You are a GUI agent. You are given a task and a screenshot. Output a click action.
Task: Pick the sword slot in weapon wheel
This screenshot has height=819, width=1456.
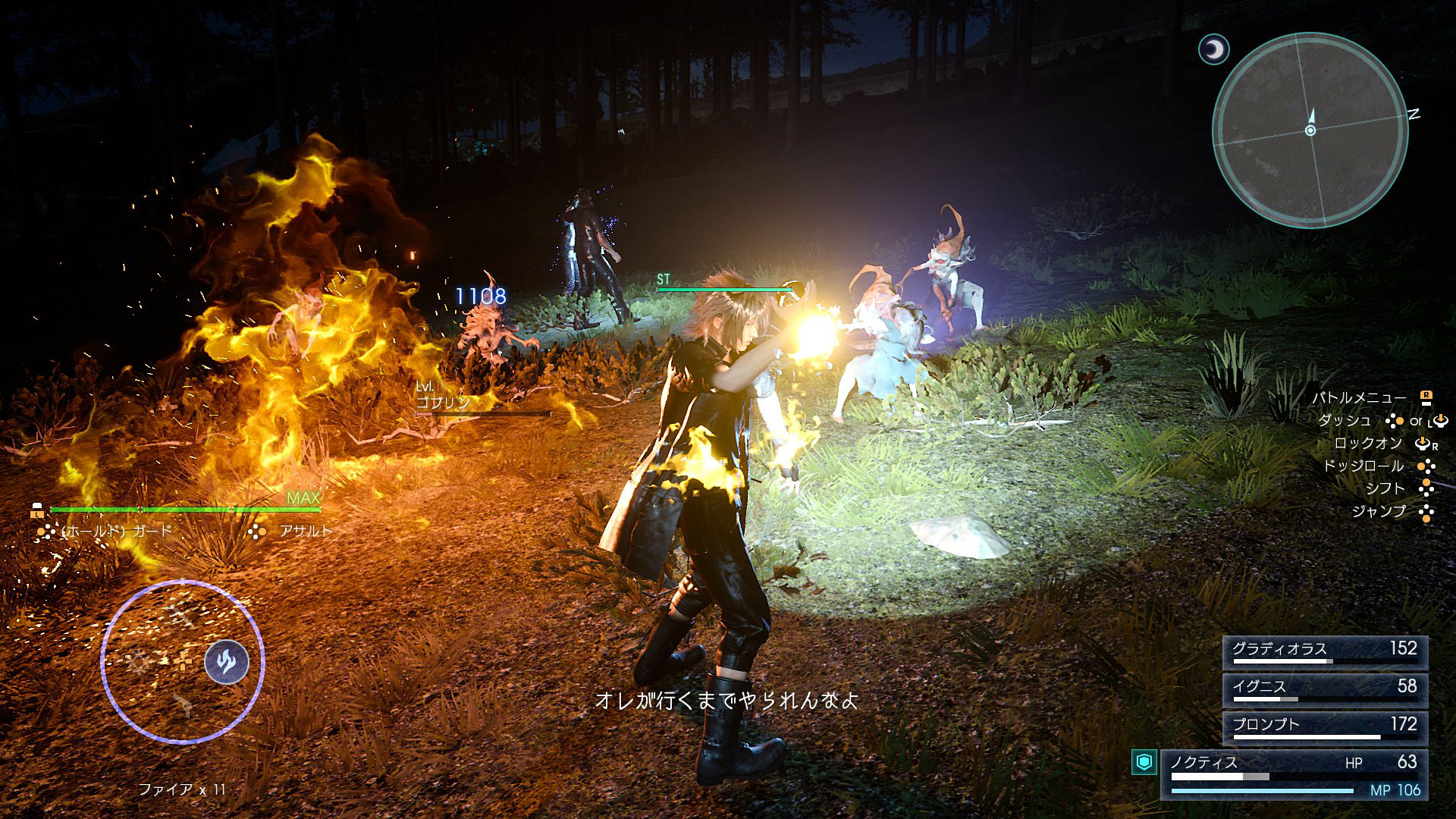pos(180,612)
